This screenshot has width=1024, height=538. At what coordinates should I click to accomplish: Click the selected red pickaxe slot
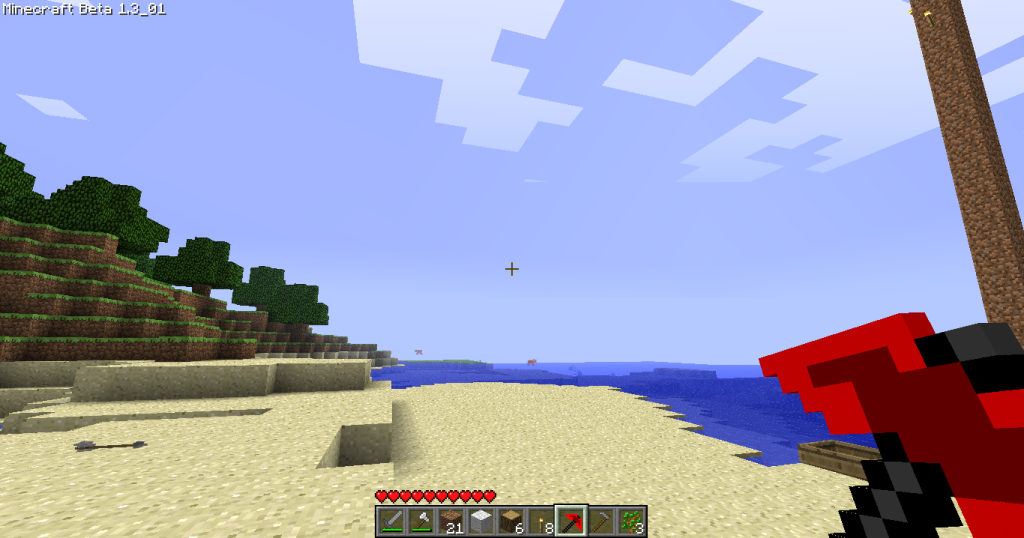571,521
